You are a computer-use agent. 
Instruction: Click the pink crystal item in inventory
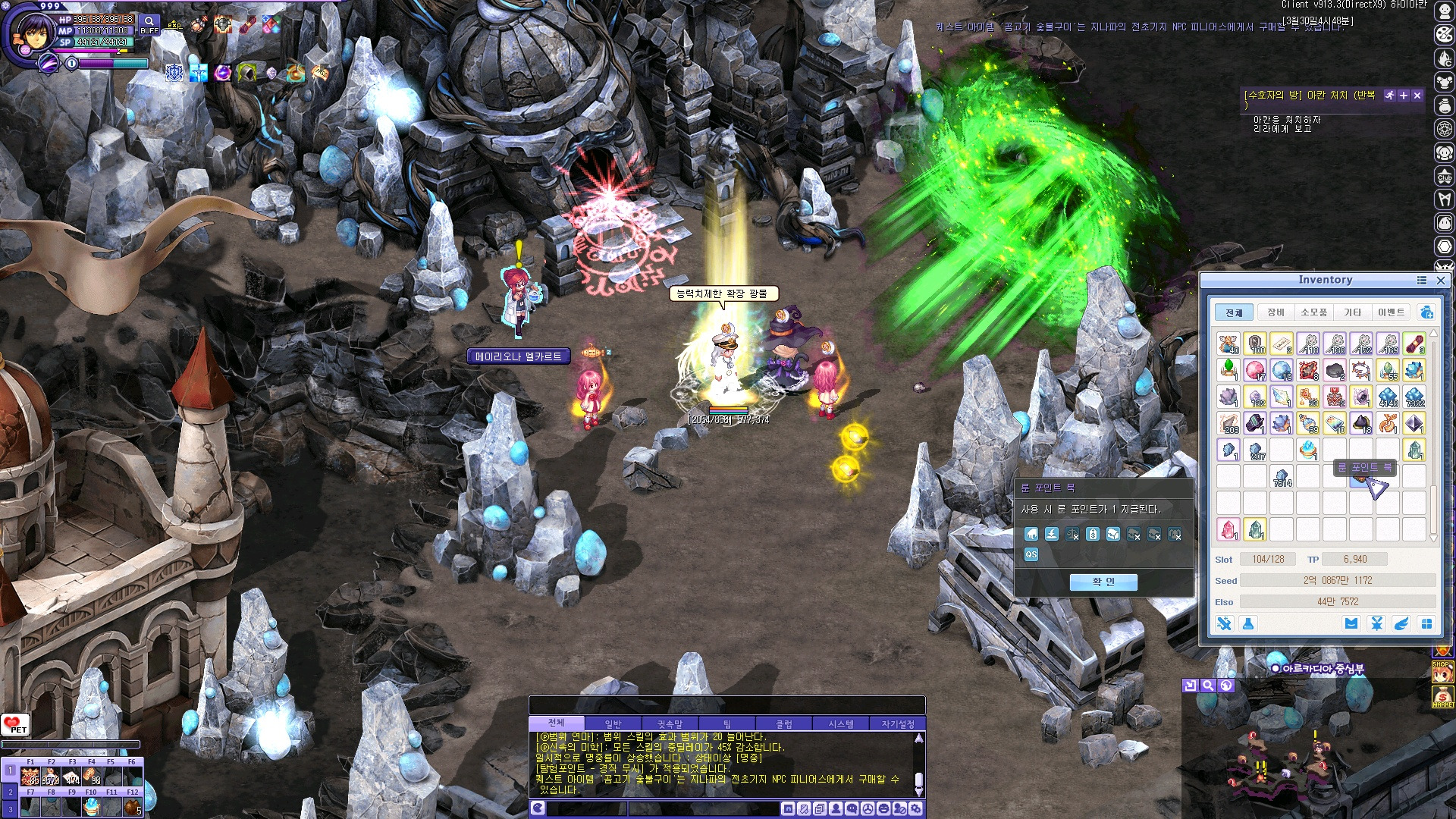[1228, 529]
